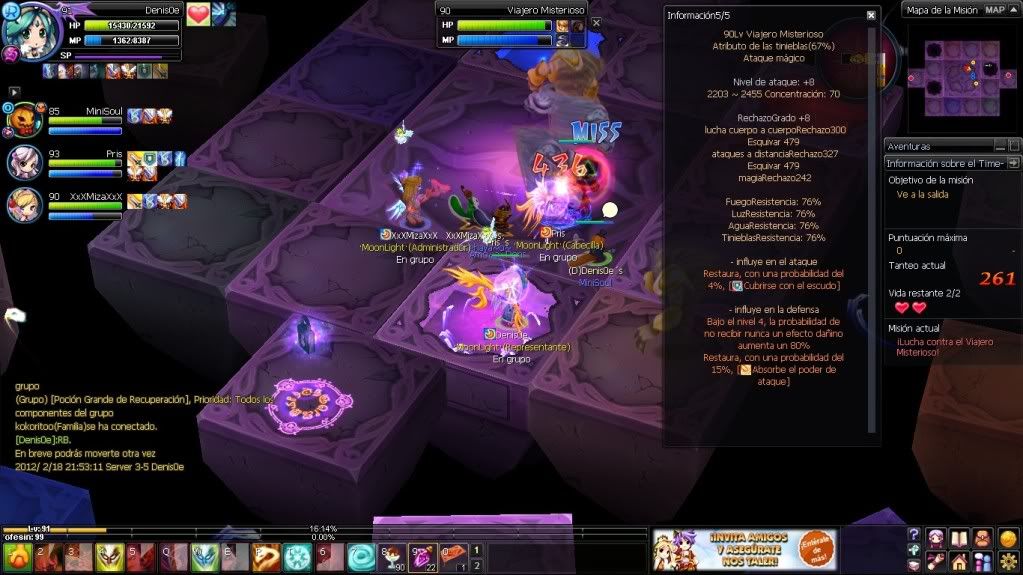Screen dimensions: 1023x575
Task: Click the Viajero Misterioso target frame
Action: tap(510, 26)
